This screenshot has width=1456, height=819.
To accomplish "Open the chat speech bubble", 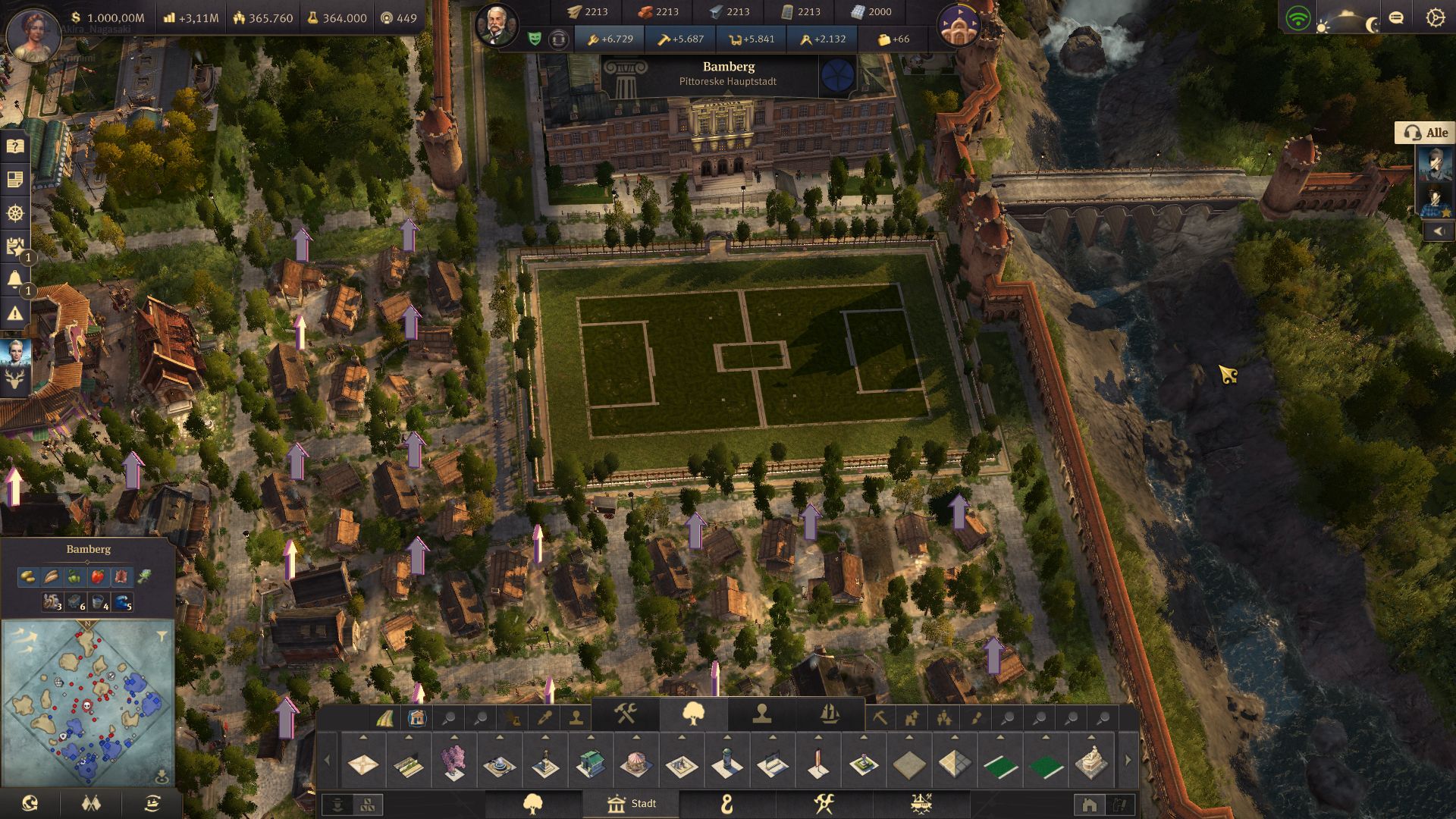I will [x=1396, y=17].
